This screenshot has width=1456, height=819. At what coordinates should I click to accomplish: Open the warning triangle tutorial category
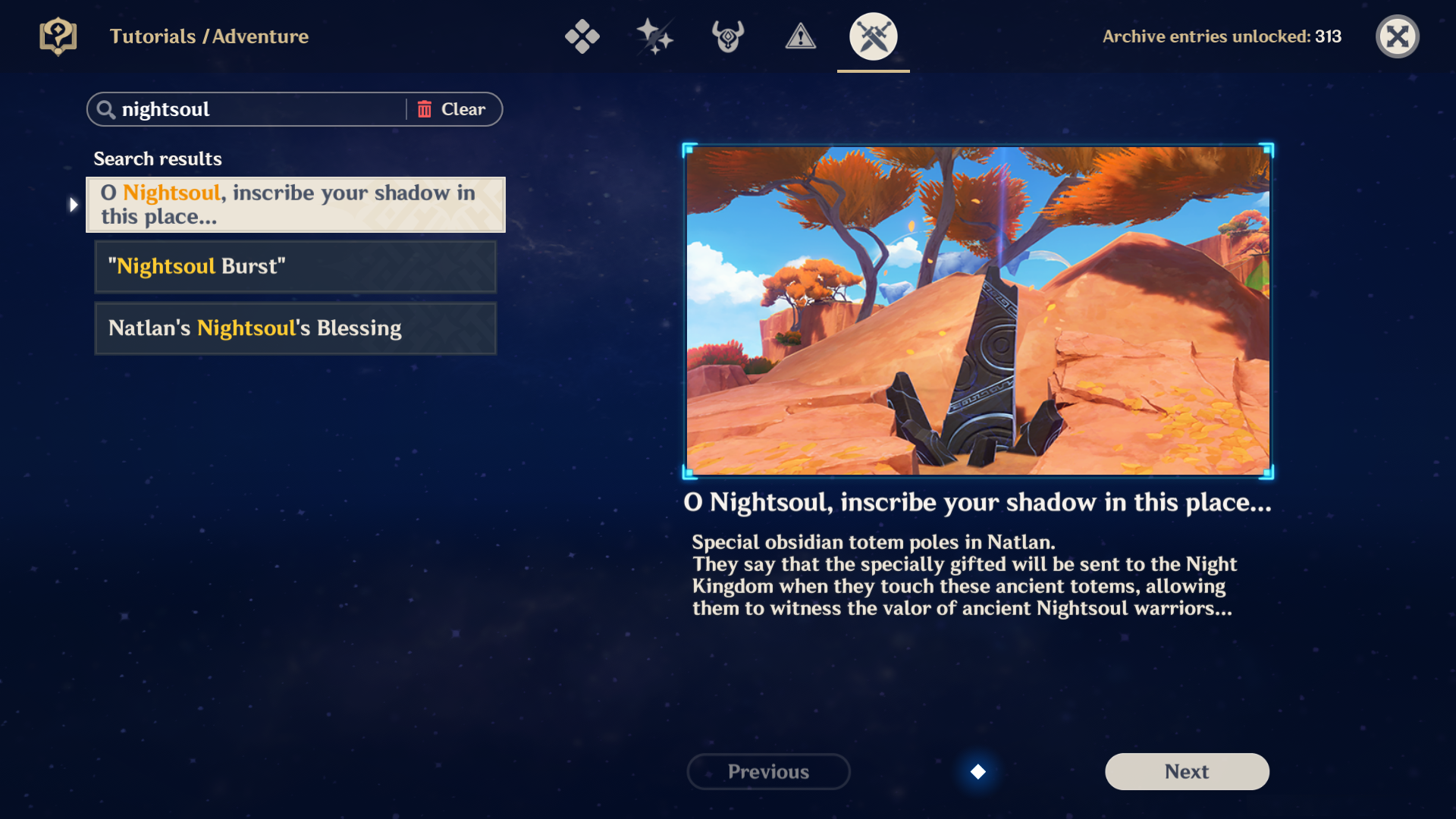click(801, 36)
